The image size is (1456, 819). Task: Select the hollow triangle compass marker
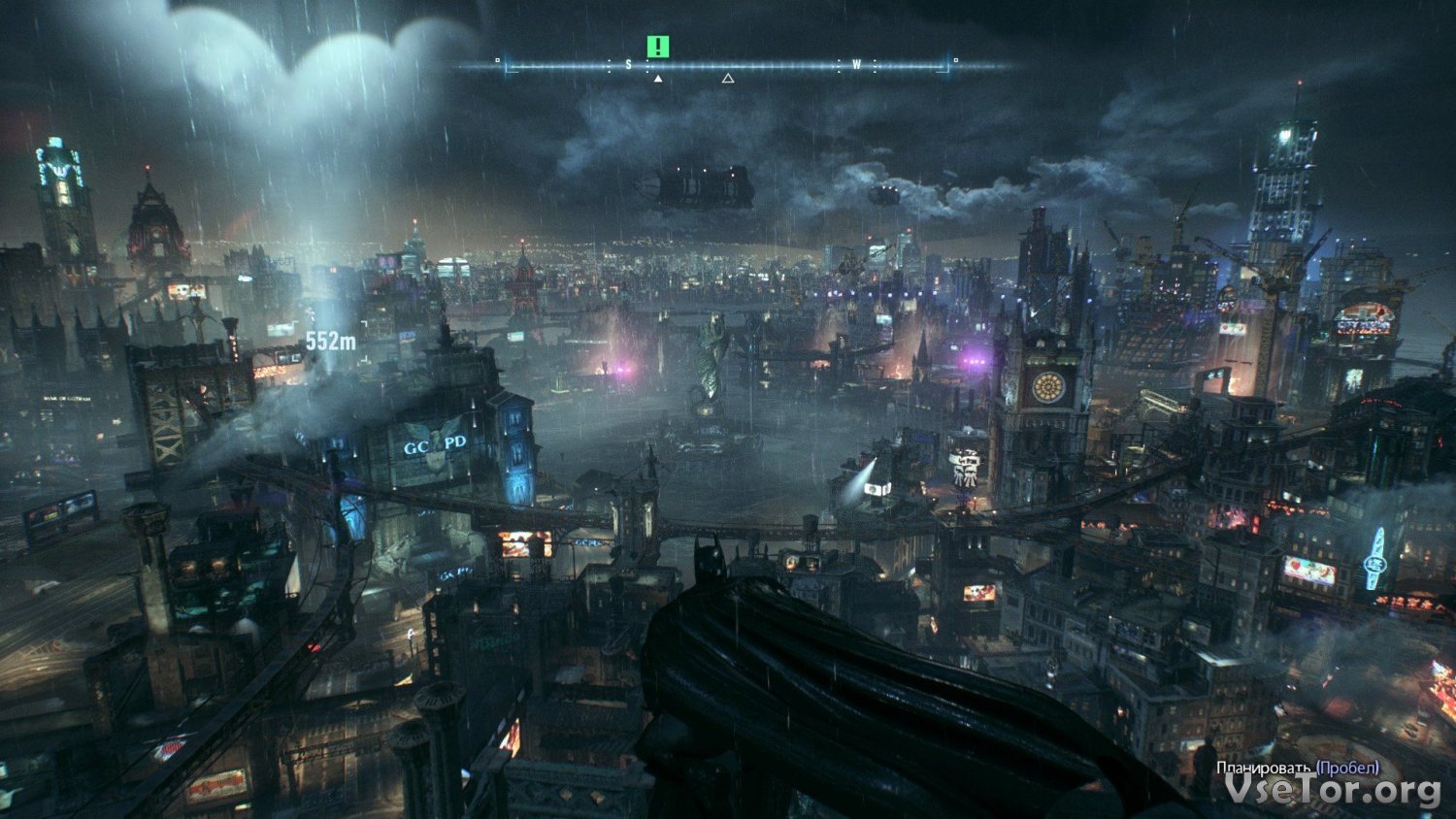pos(728,79)
